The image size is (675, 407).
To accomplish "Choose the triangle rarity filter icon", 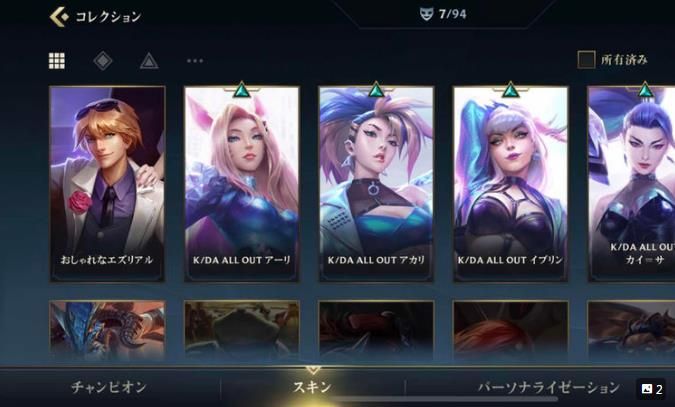I will (149, 60).
